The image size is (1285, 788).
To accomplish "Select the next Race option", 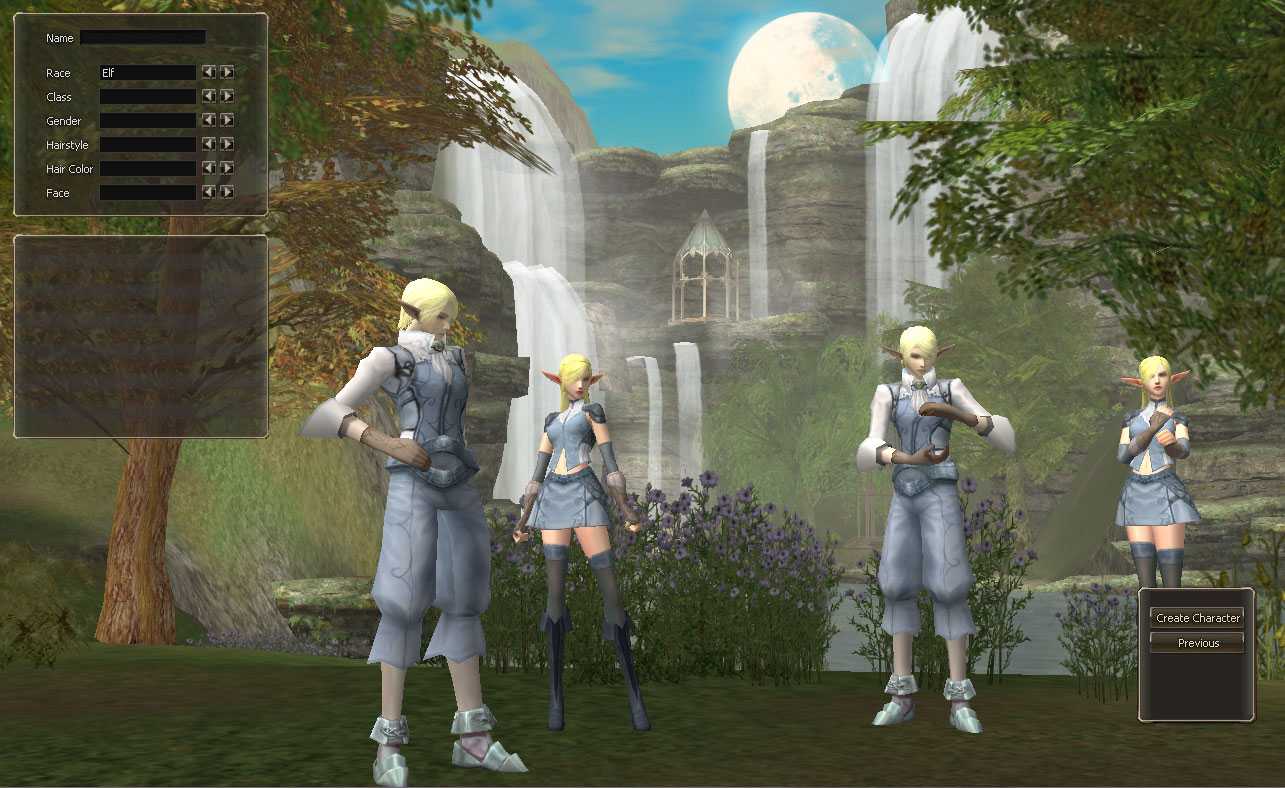I will pos(227,72).
